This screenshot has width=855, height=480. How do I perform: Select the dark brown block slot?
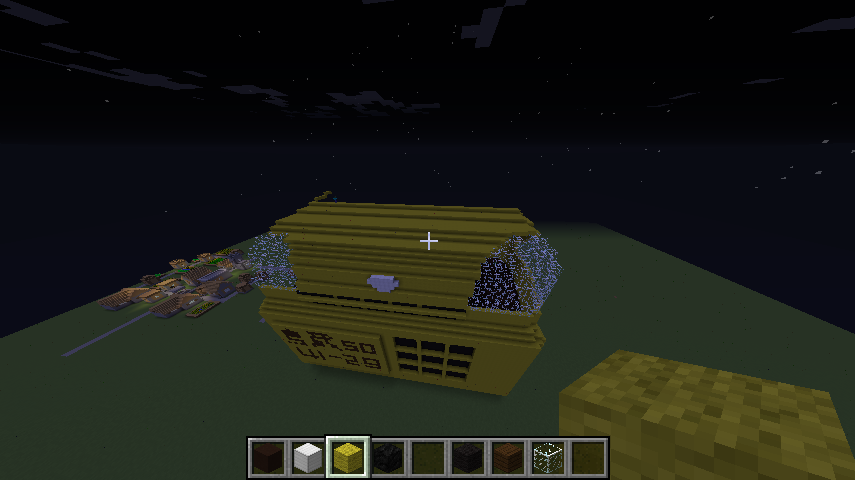268,458
